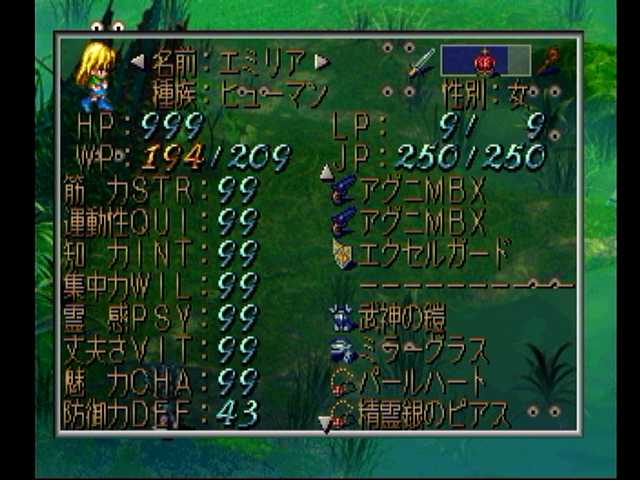640x480 pixels.
Task: Click Emilia's character portrait sprite
Action: pos(96,75)
